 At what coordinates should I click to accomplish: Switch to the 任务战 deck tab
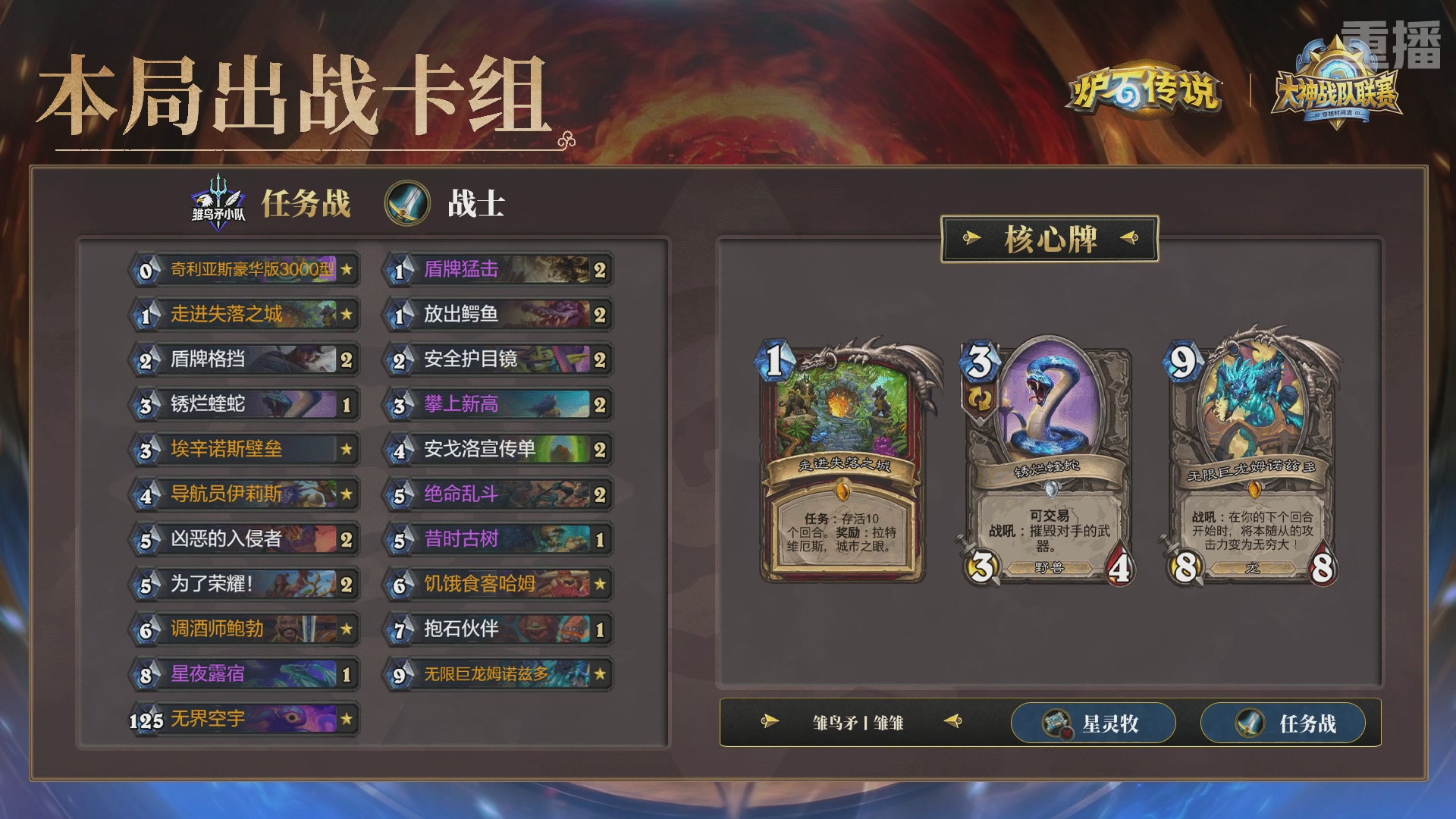[1283, 723]
